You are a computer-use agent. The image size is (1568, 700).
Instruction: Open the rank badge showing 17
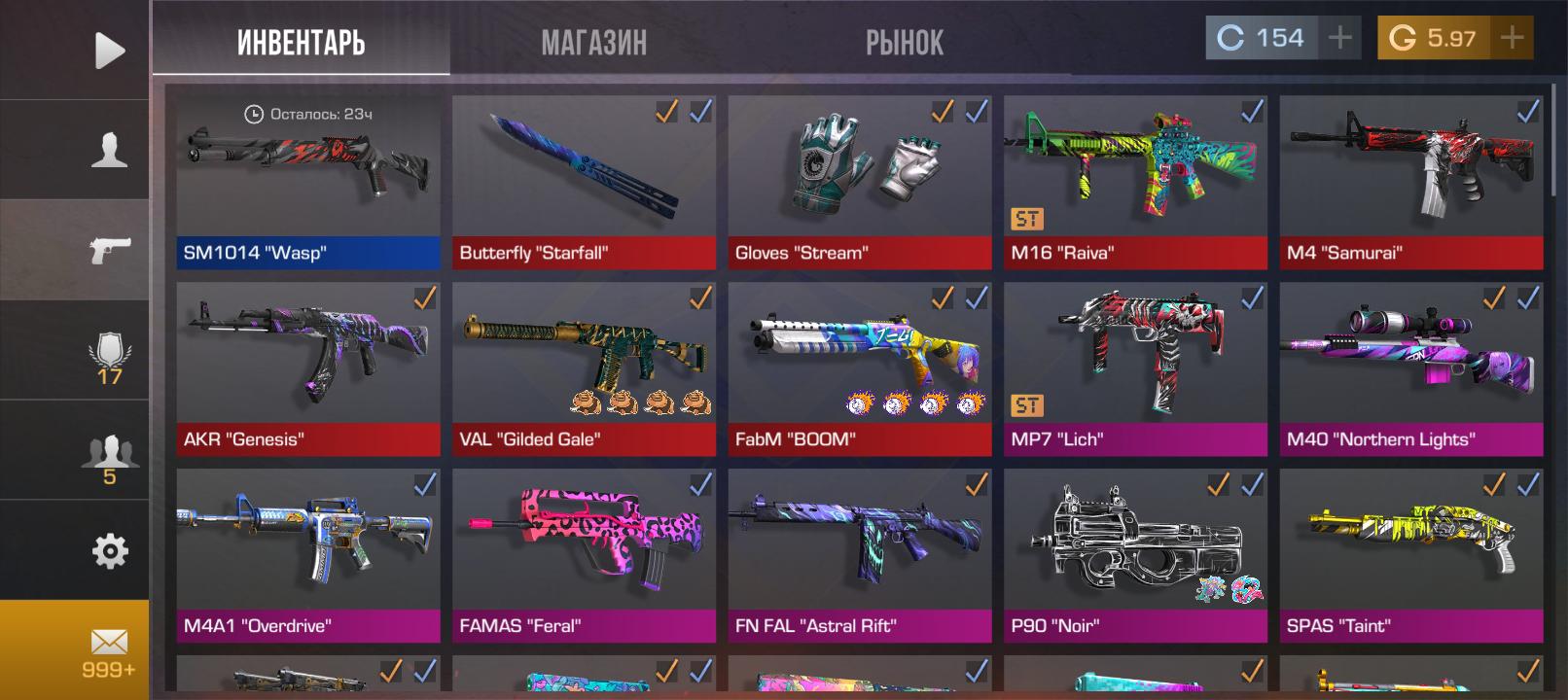coord(109,357)
